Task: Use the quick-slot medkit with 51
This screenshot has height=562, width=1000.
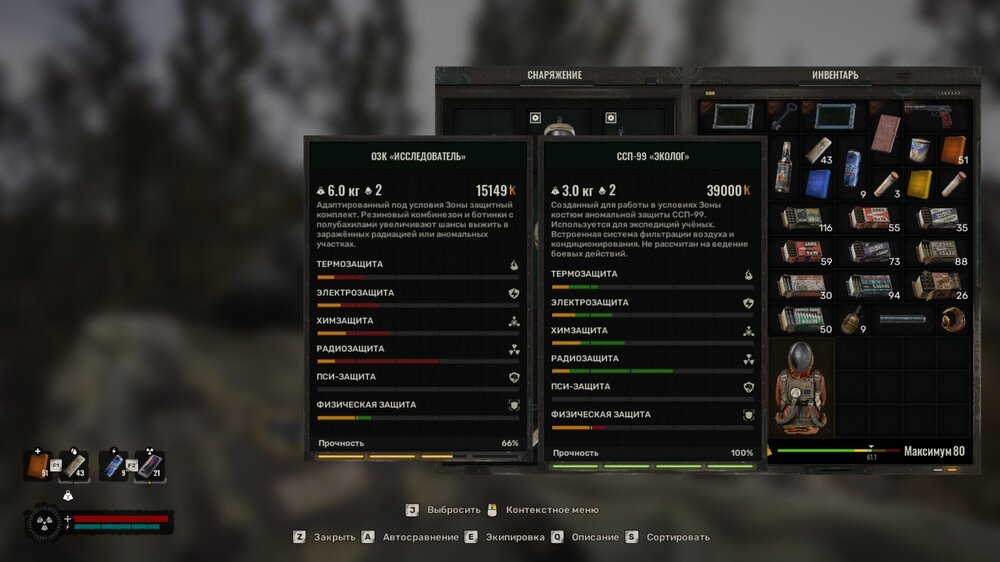Action: [38, 465]
